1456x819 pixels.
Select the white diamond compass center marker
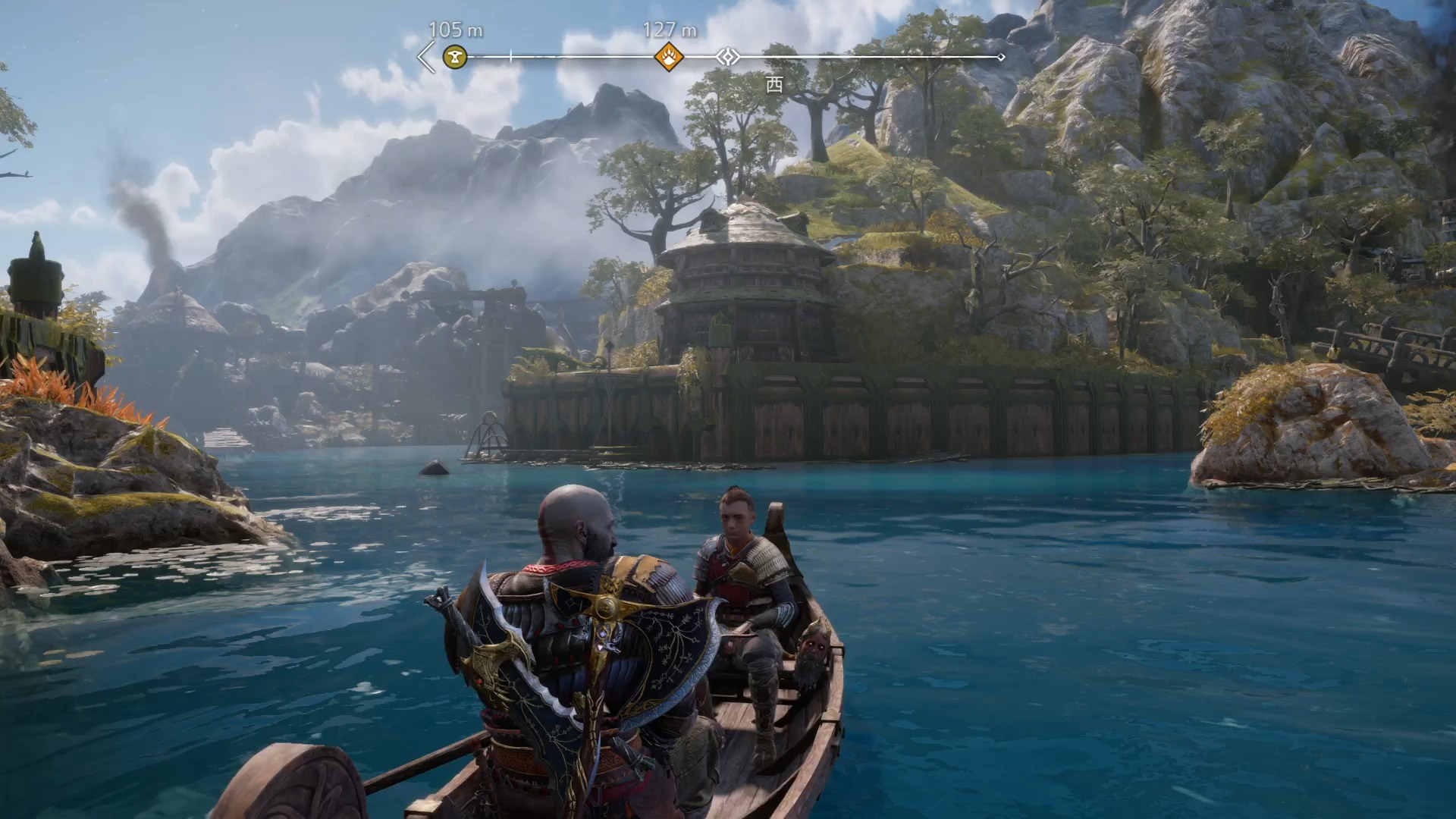pos(728,57)
